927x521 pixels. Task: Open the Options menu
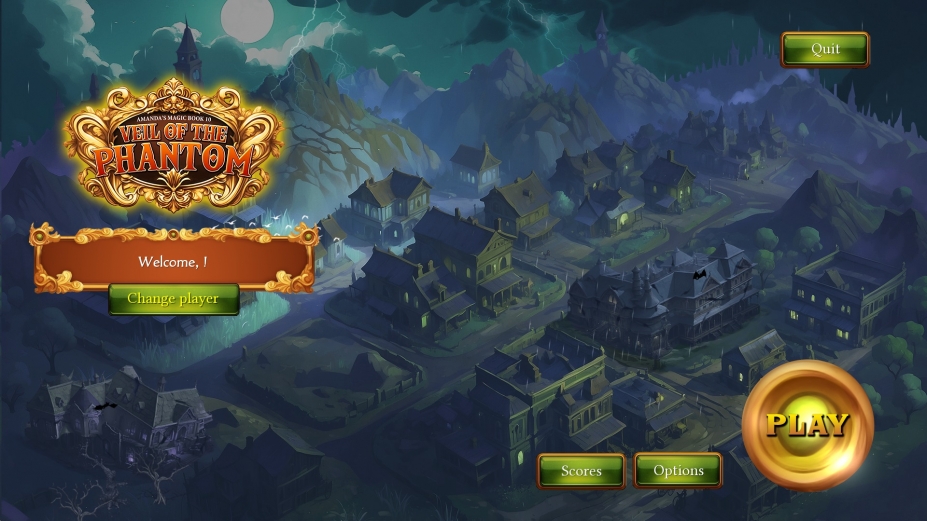click(678, 470)
